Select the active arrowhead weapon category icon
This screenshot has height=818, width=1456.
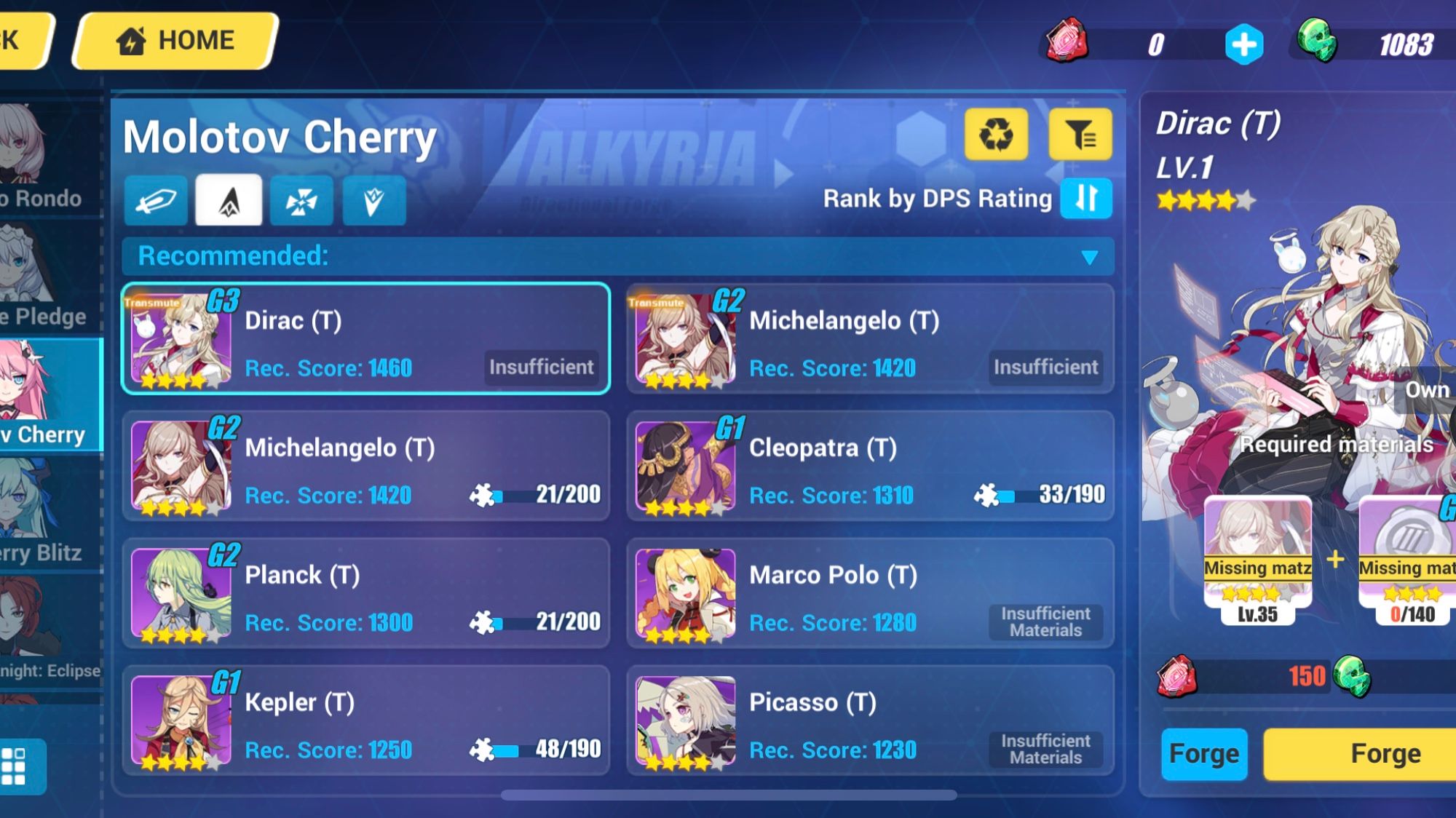click(229, 199)
